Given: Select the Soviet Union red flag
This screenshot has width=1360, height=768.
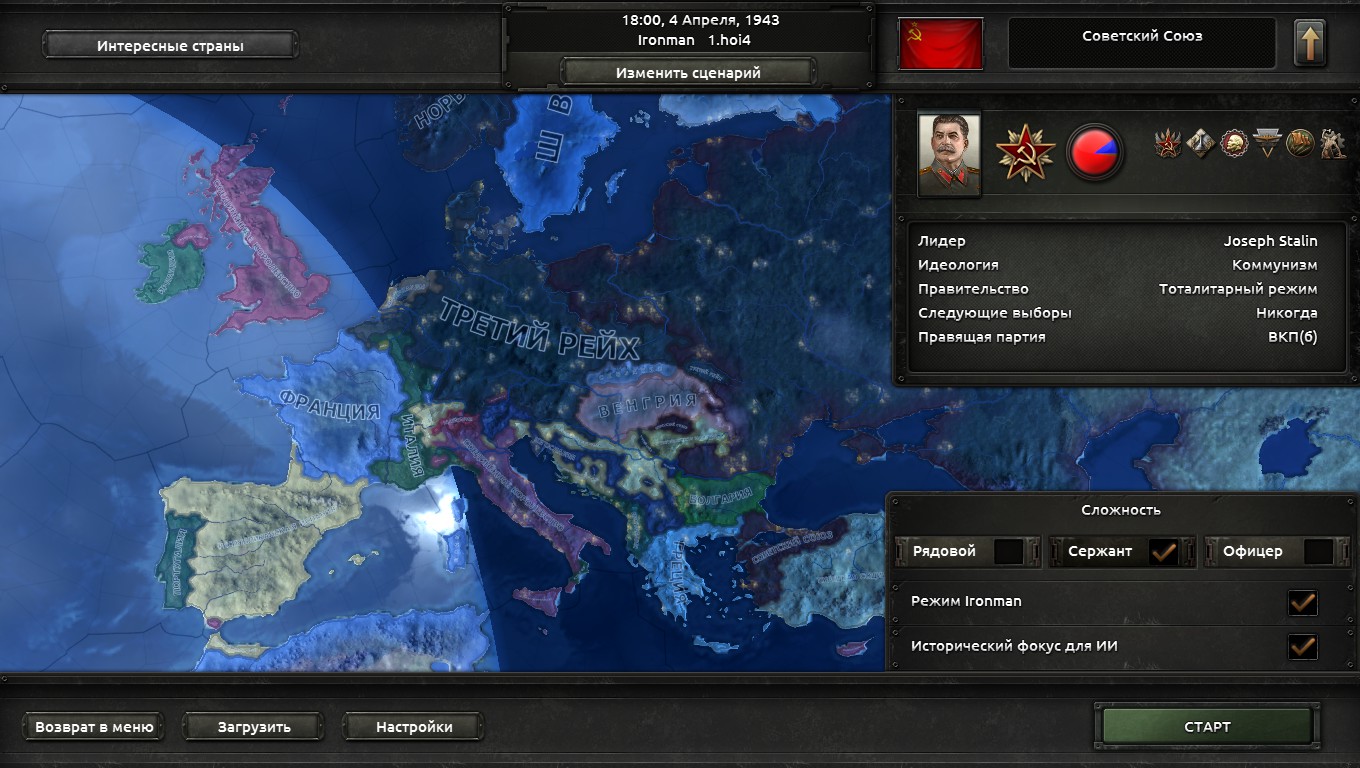Looking at the screenshot, I should coord(940,44).
